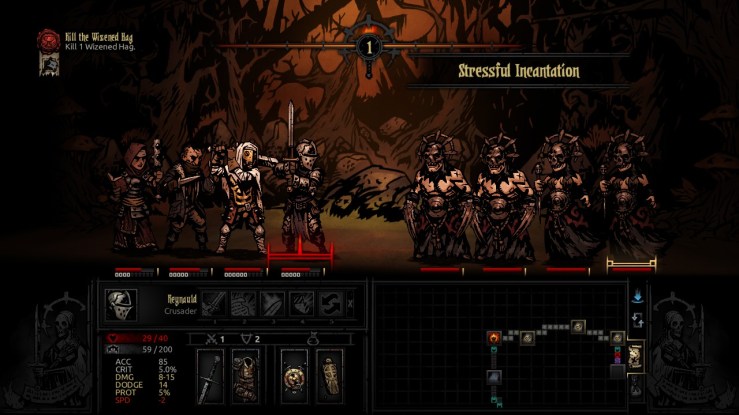Select Reynauld's crusader portrait
This screenshot has width=739, height=415.
click(x=121, y=305)
